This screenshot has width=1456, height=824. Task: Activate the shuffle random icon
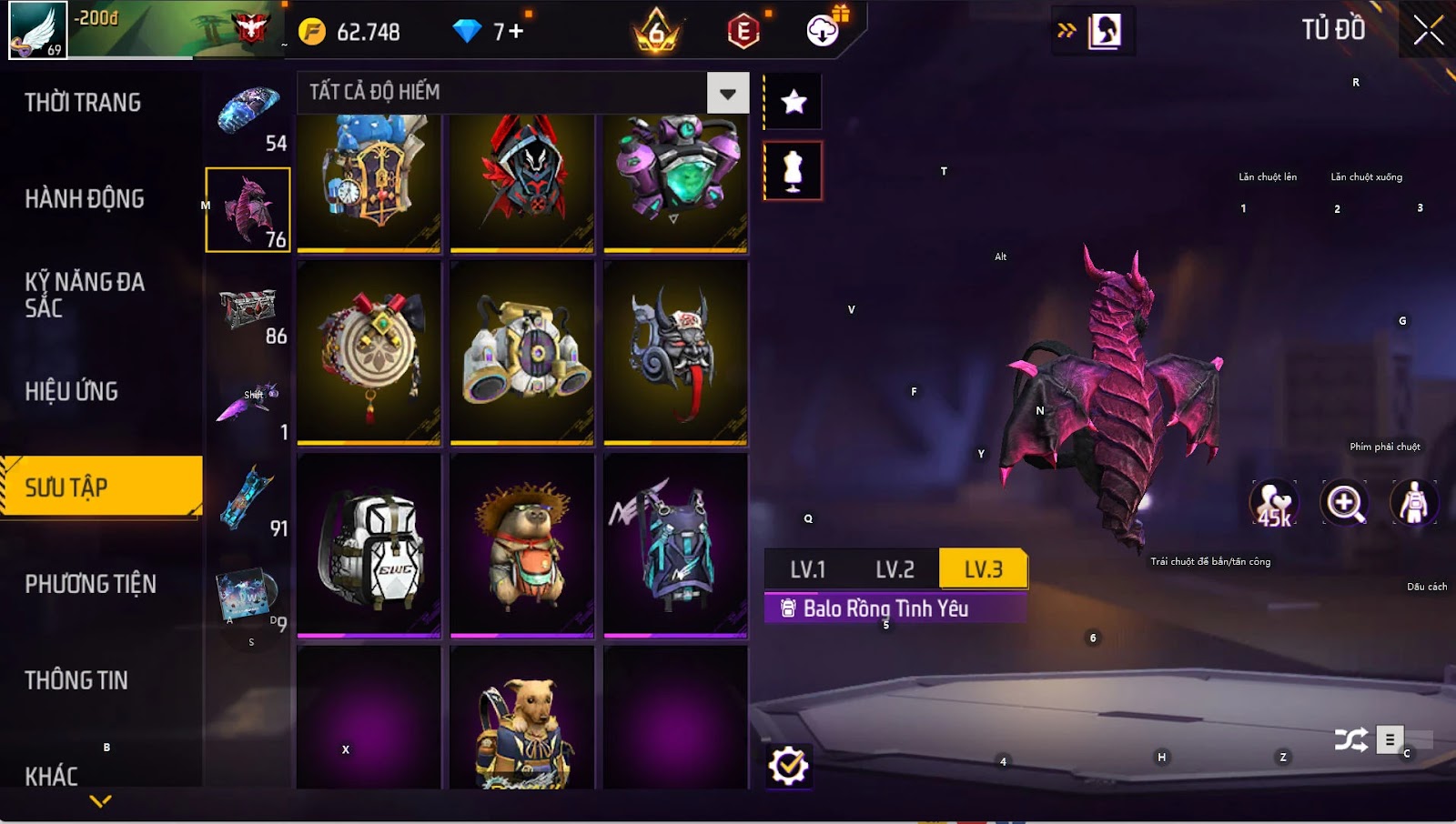[1350, 740]
